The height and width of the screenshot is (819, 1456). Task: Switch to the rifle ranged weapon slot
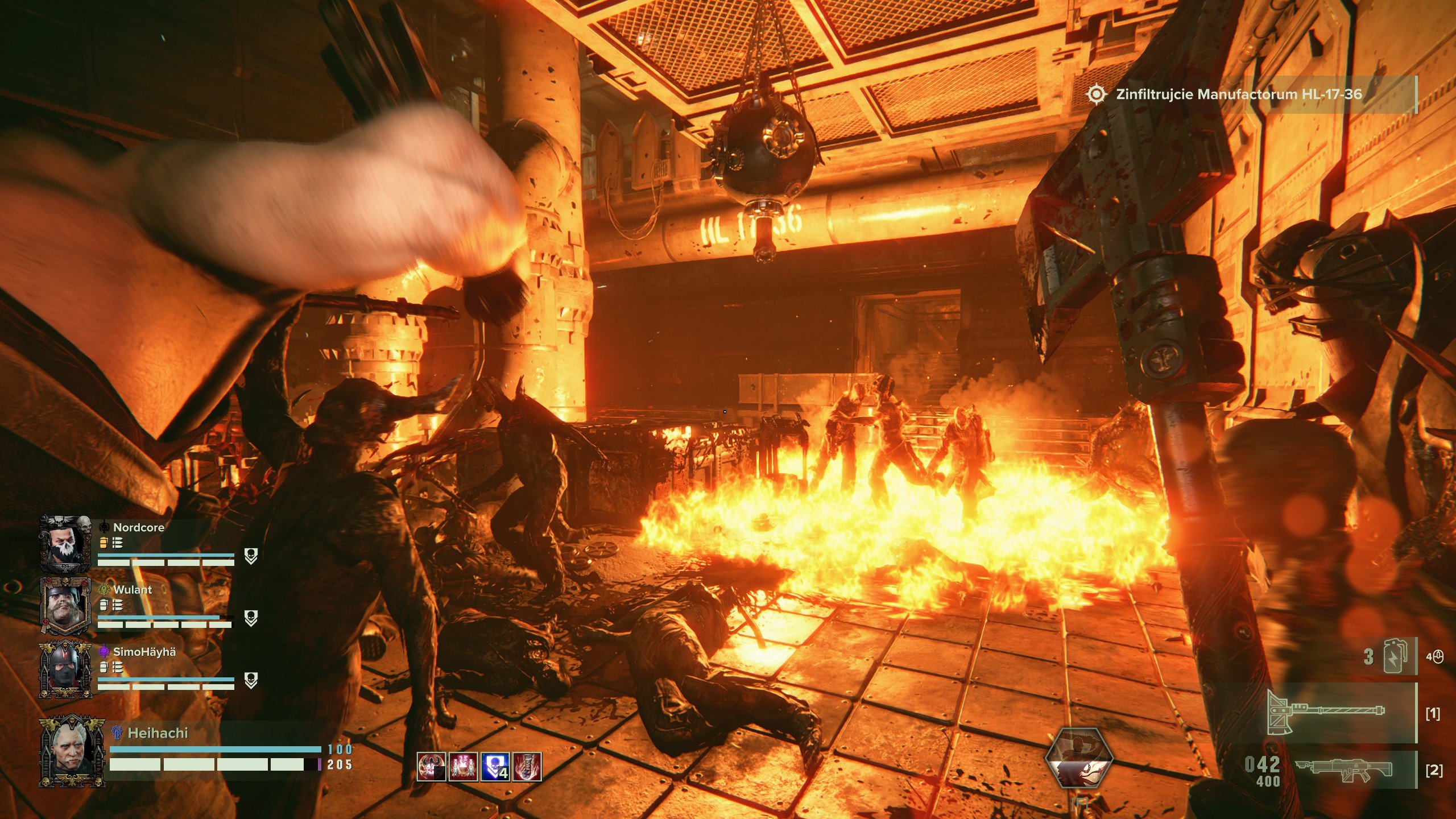point(1343,770)
